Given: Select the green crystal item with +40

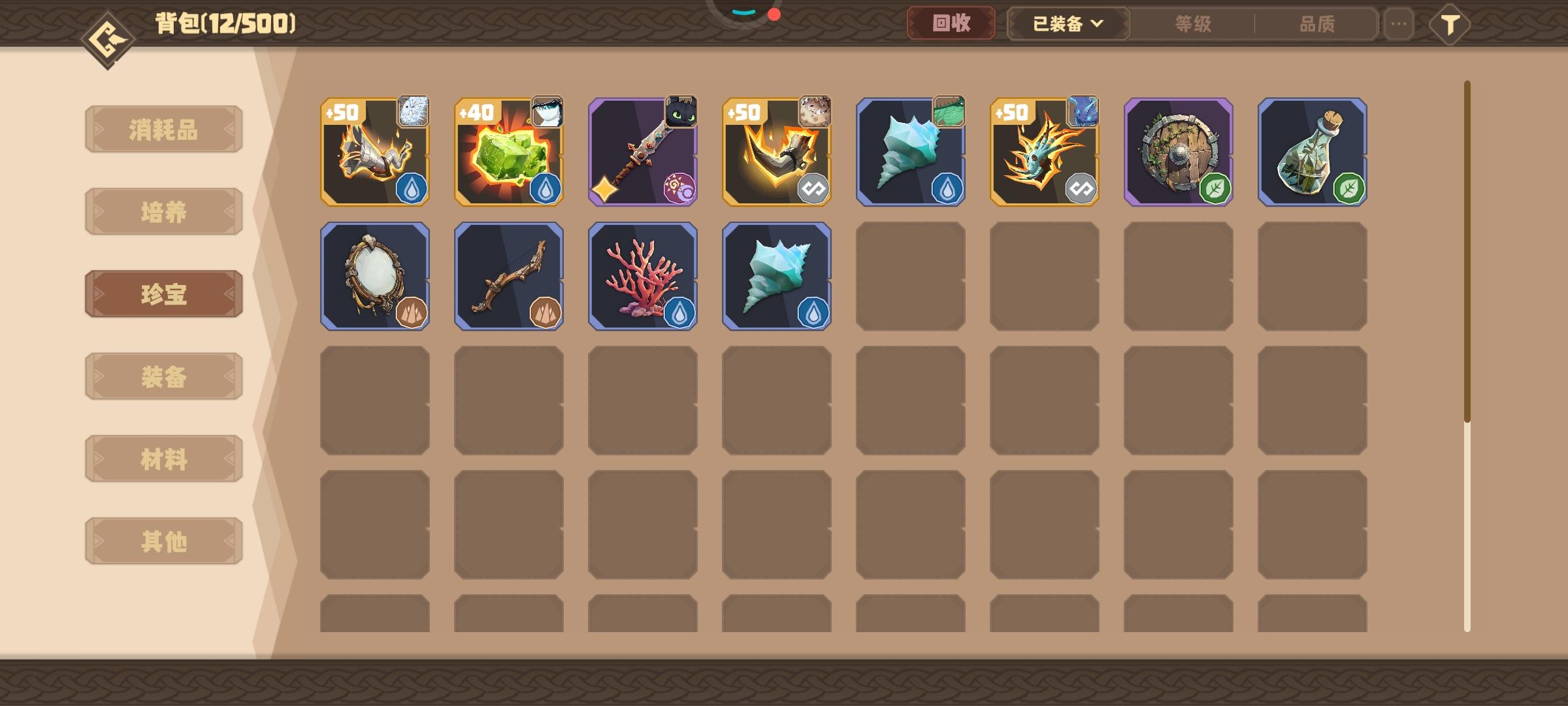Looking at the screenshot, I should click(x=508, y=153).
